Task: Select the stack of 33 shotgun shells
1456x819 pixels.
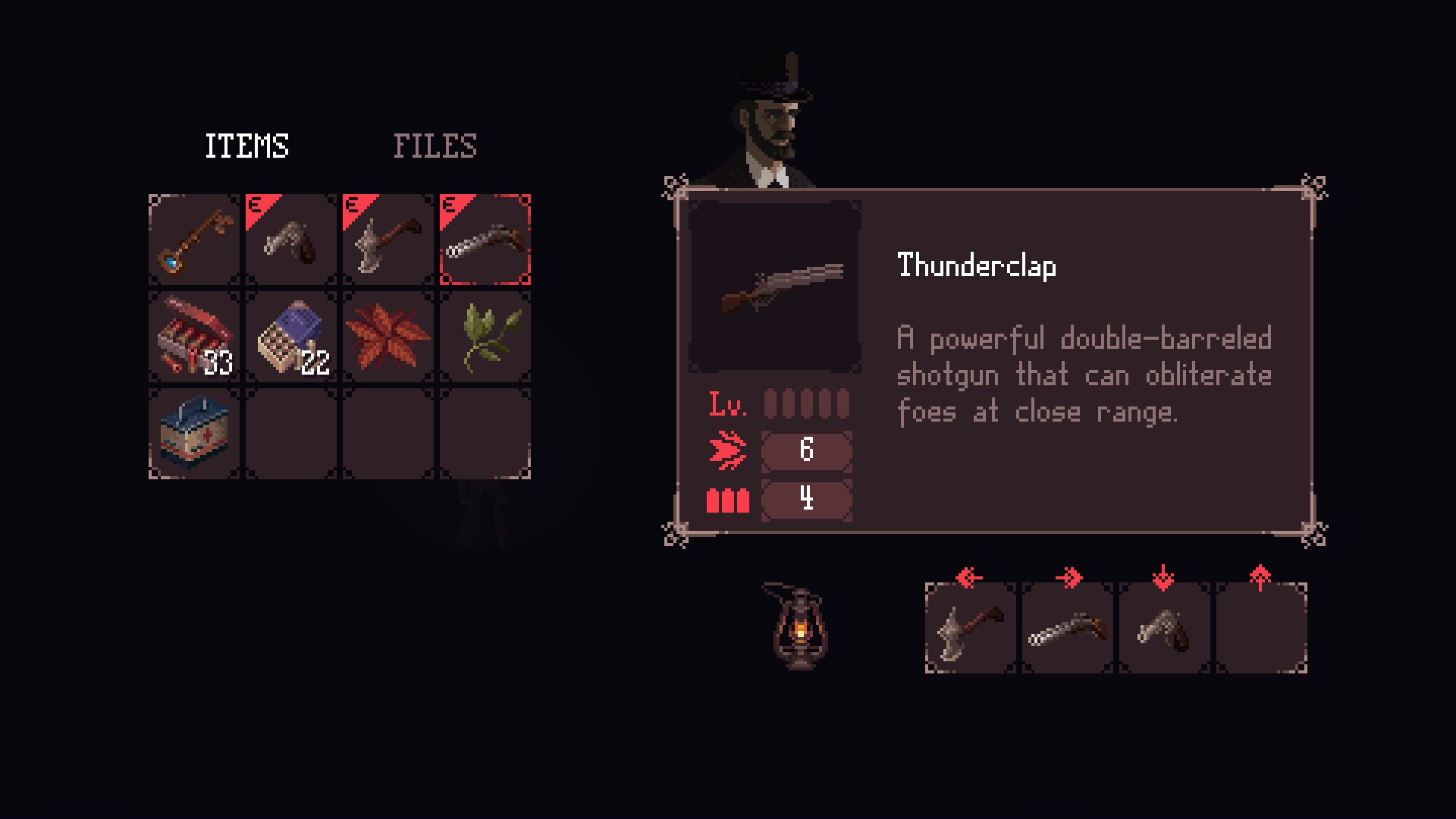Action: click(193, 336)
